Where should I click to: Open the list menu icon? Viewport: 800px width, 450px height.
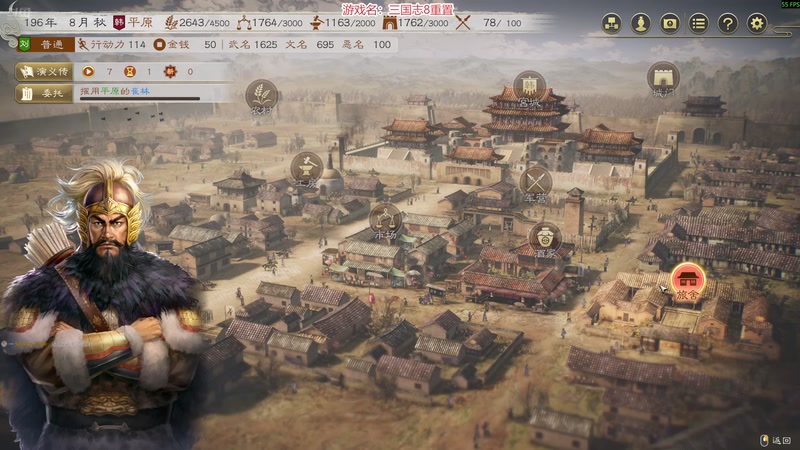[x=699, y=23]
